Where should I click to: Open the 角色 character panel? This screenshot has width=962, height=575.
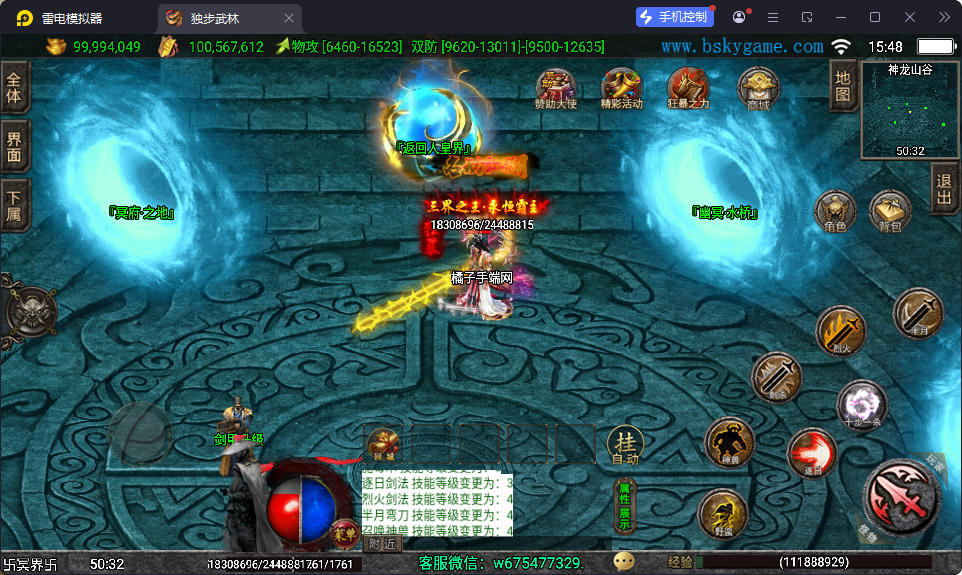tap(834, 211)
